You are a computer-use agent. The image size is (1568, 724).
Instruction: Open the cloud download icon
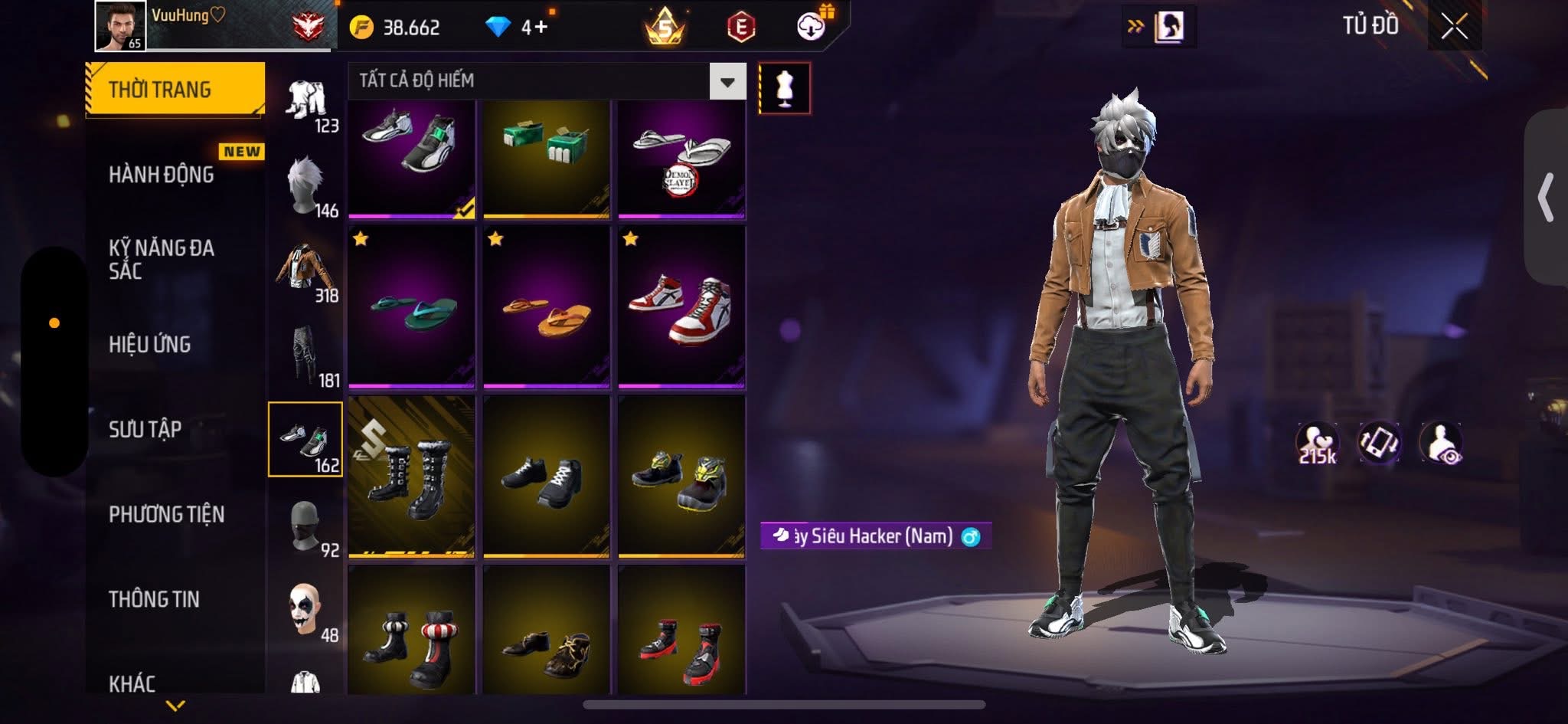811,28
